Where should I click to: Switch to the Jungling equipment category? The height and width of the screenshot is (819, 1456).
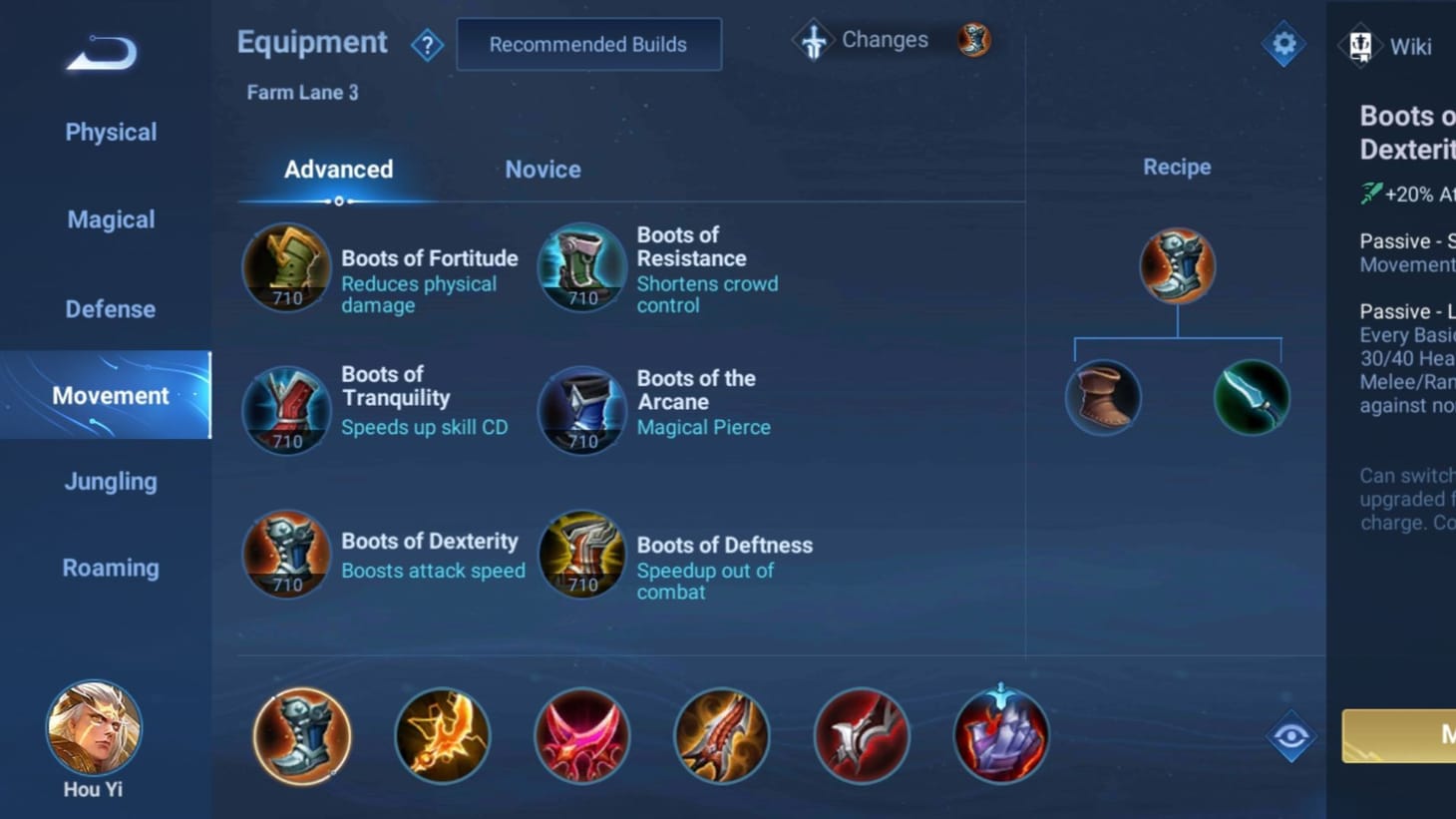(110, 482)
